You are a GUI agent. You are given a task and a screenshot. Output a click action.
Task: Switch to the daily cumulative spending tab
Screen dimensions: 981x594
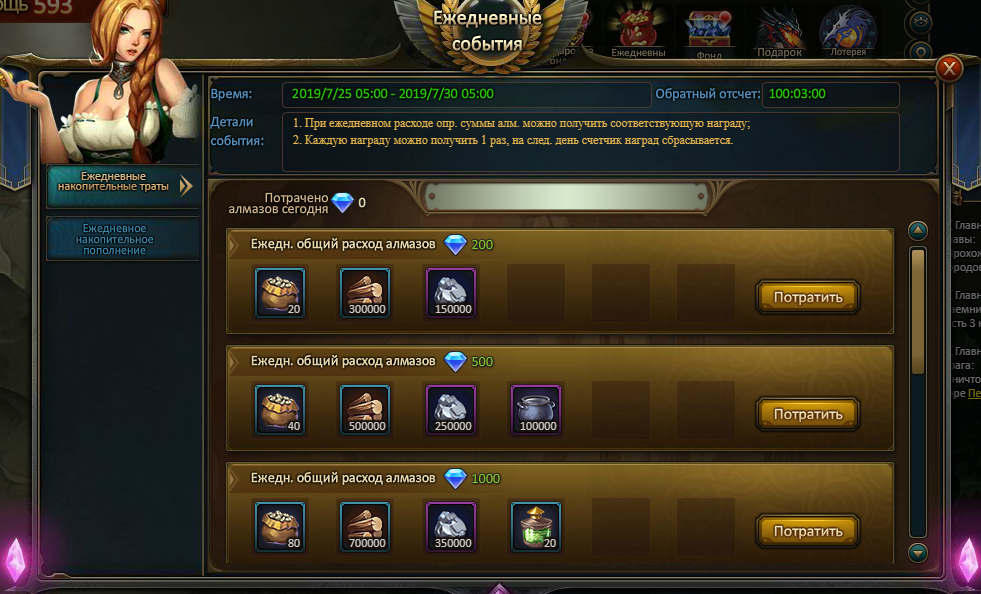pyautogui.click(x=123, y=185)
